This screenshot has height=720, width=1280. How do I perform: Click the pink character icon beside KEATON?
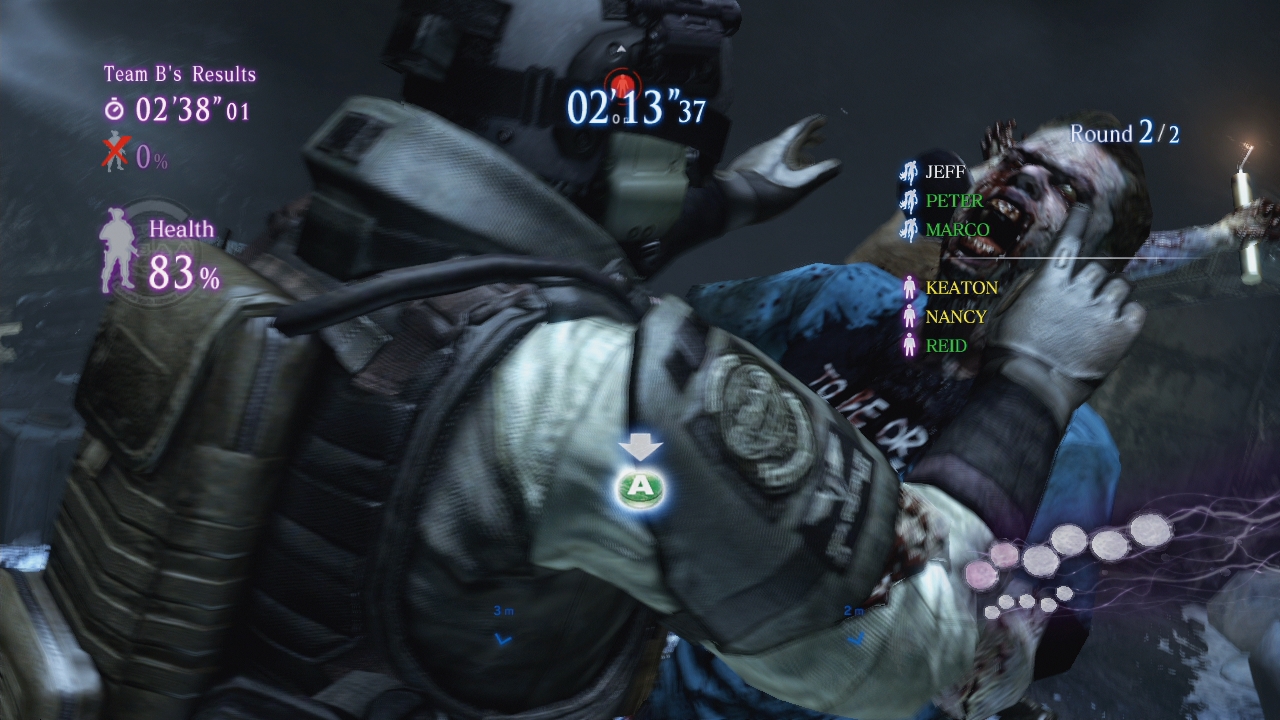[x=908, y=287]
